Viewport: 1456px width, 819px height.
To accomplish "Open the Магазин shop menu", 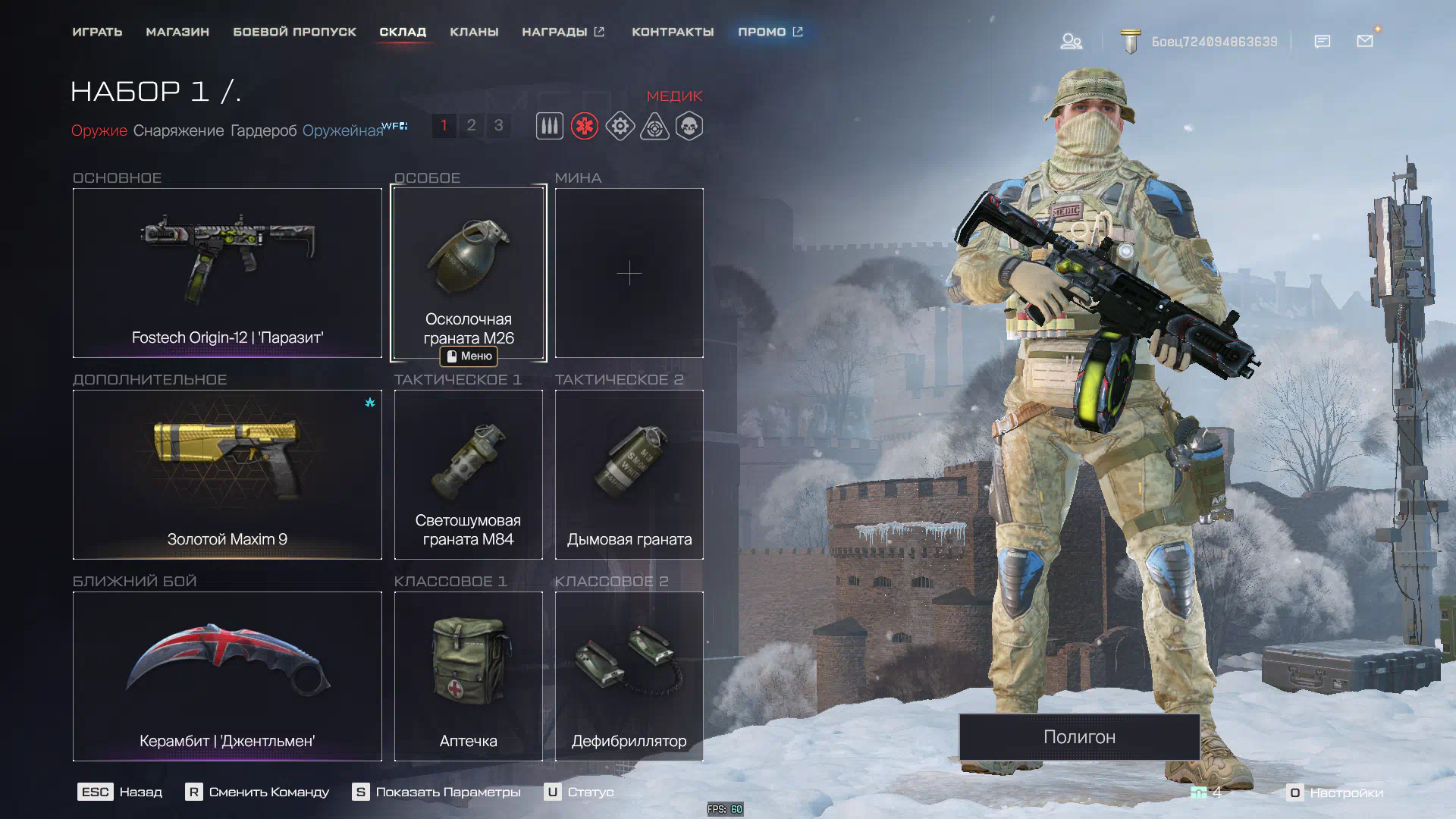I will (177, 32).
